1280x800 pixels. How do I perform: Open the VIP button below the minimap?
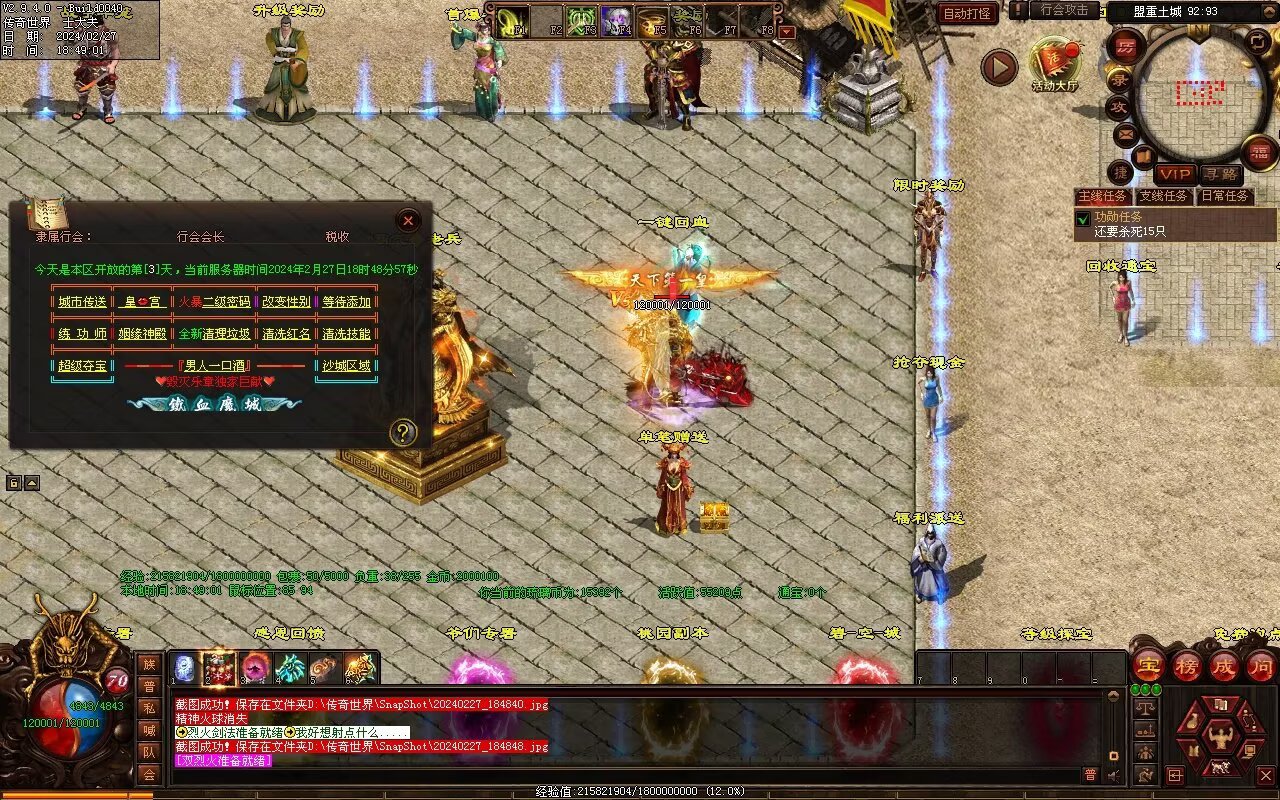tap(1175, 175)
